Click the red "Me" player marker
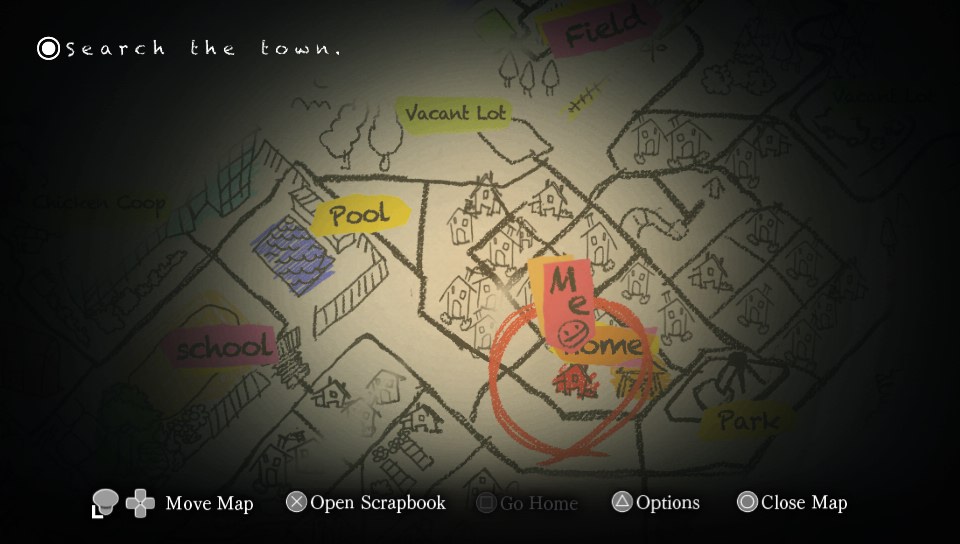 pyautogui.click(x=566, y=300)
